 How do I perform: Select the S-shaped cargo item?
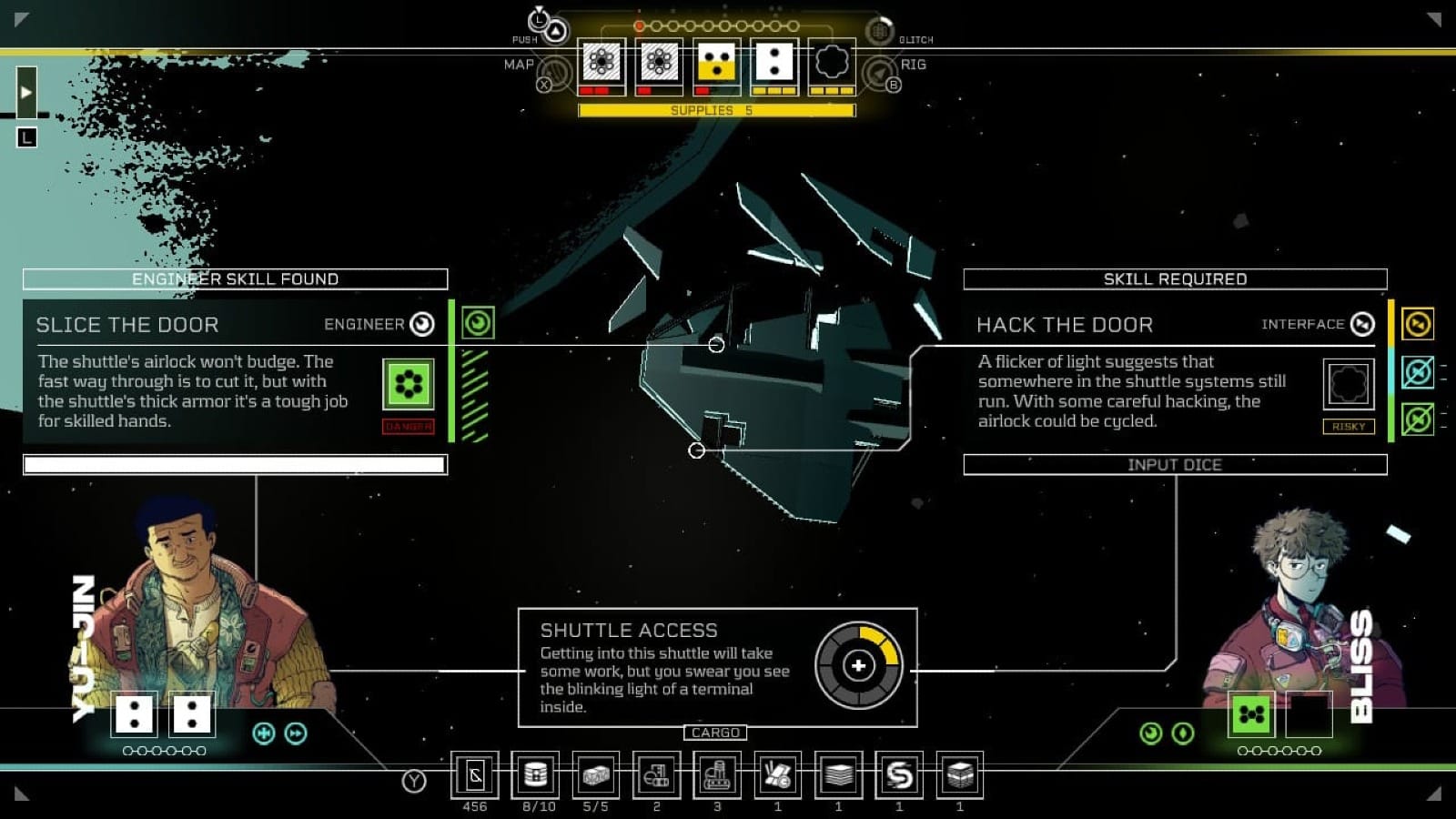[899, 775]
